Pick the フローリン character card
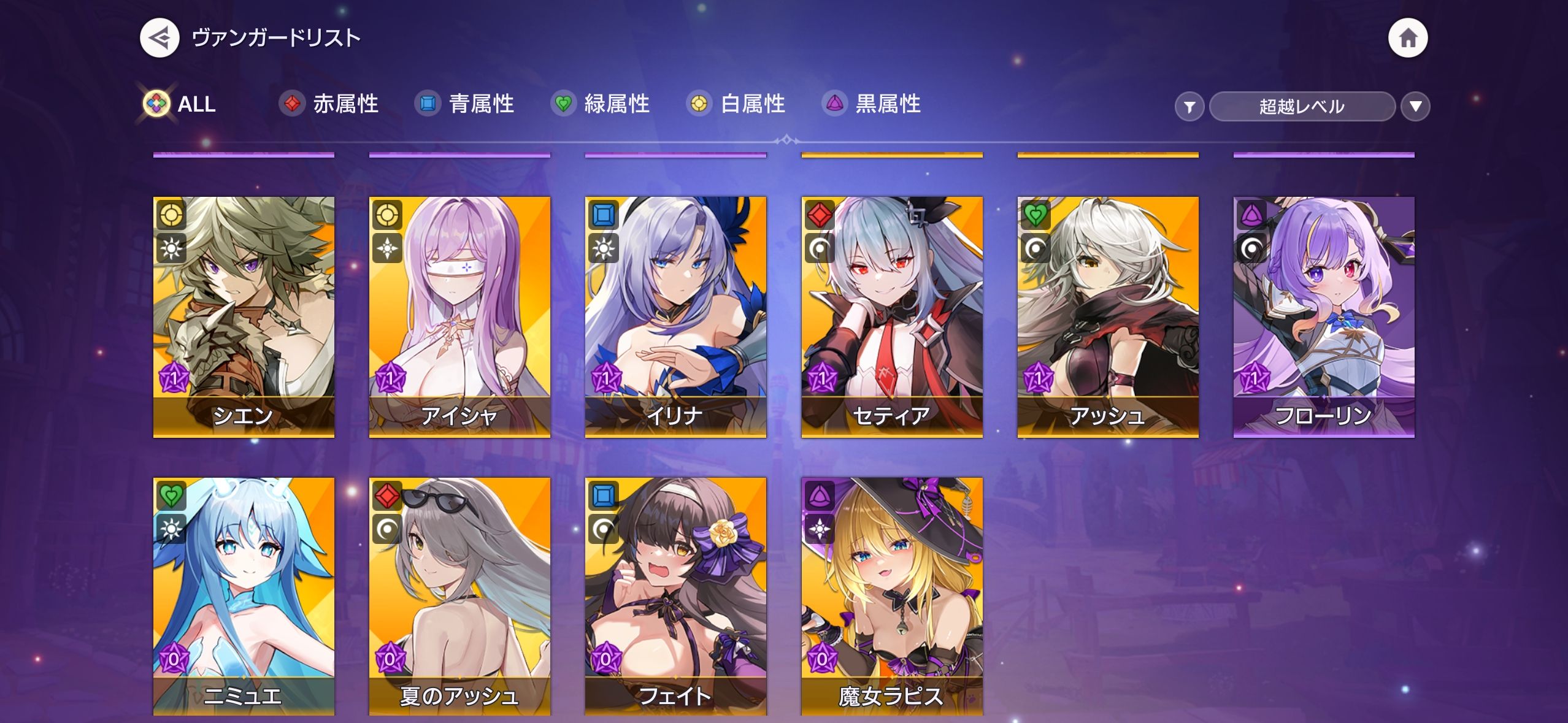The image size is (1568, 723). click(1324, 316)
